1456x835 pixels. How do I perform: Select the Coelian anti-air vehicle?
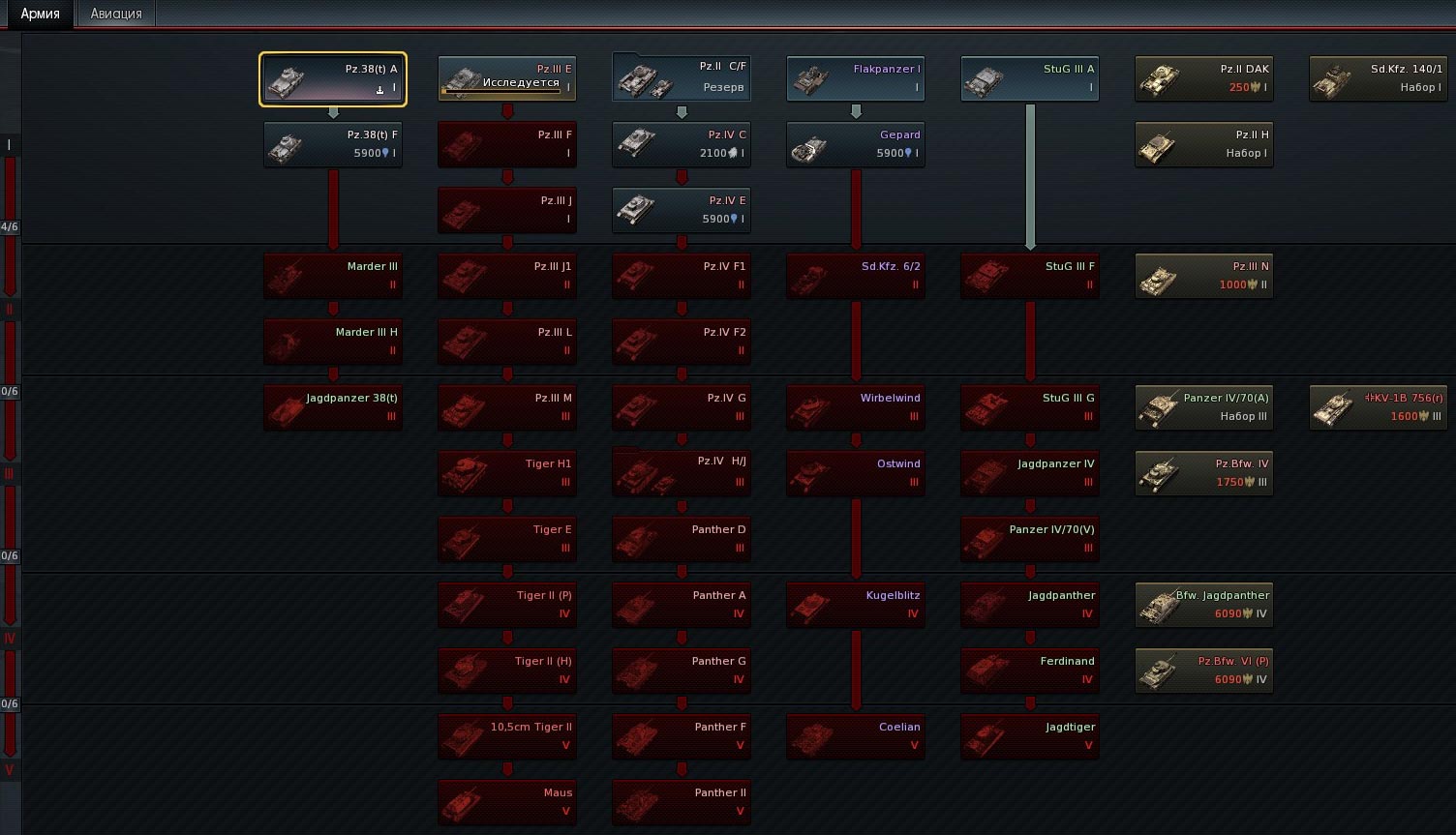click(856, 737)
